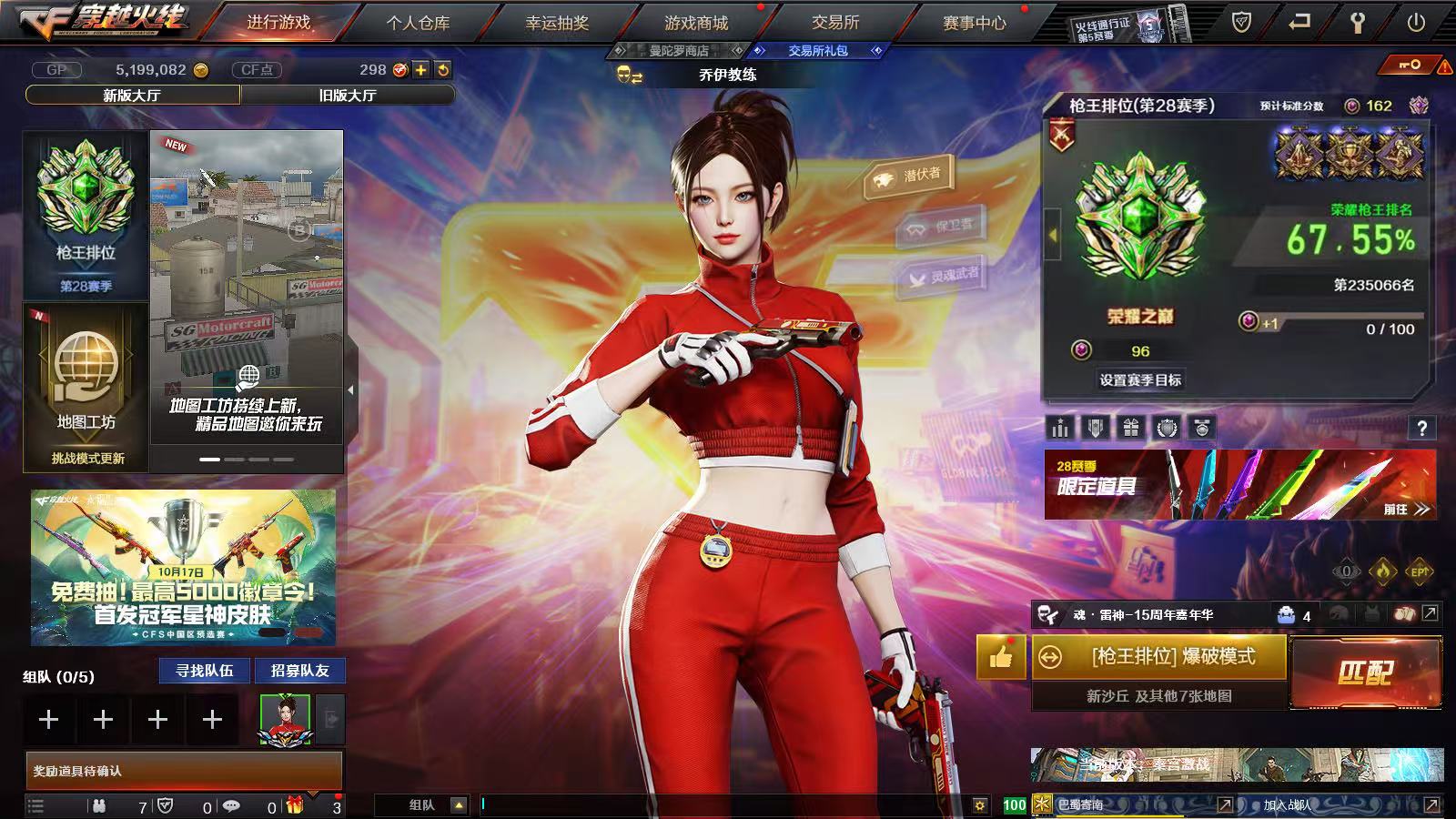Open the wrench settings icon

click(1357, 23)
